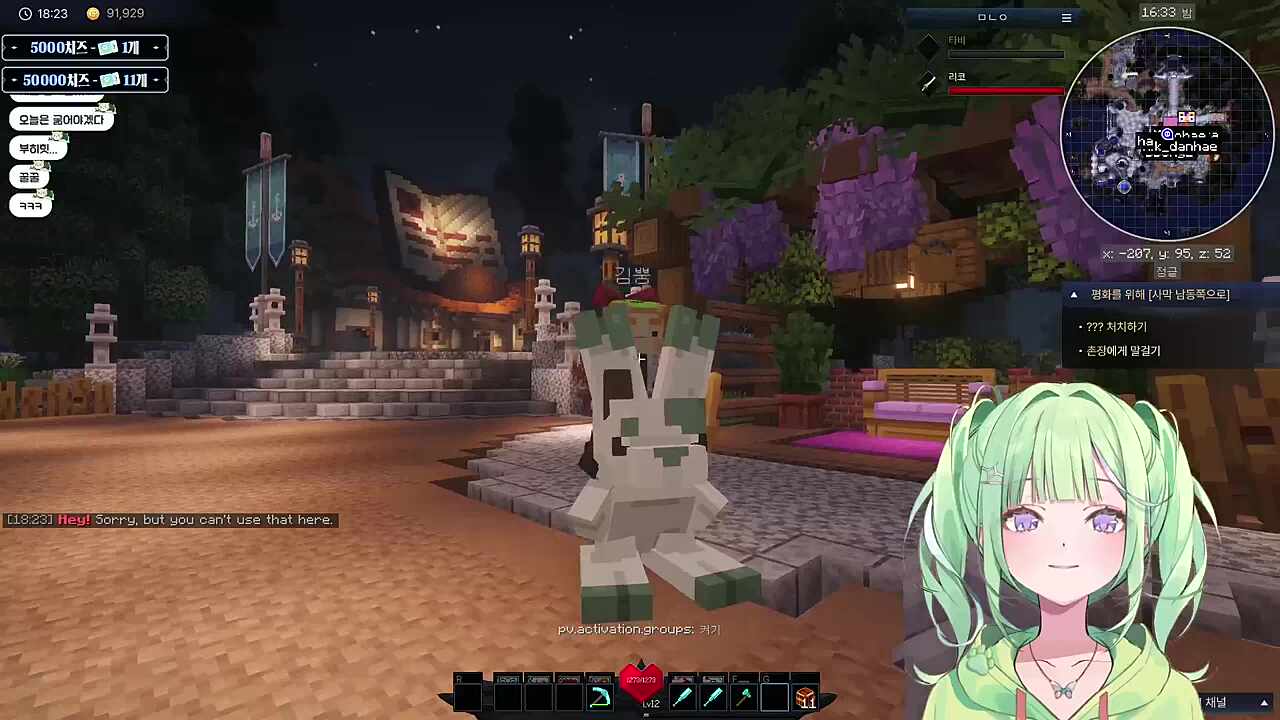Collapse the 평화를 위해 quest tracker arrow

(x=1074, y=295)
